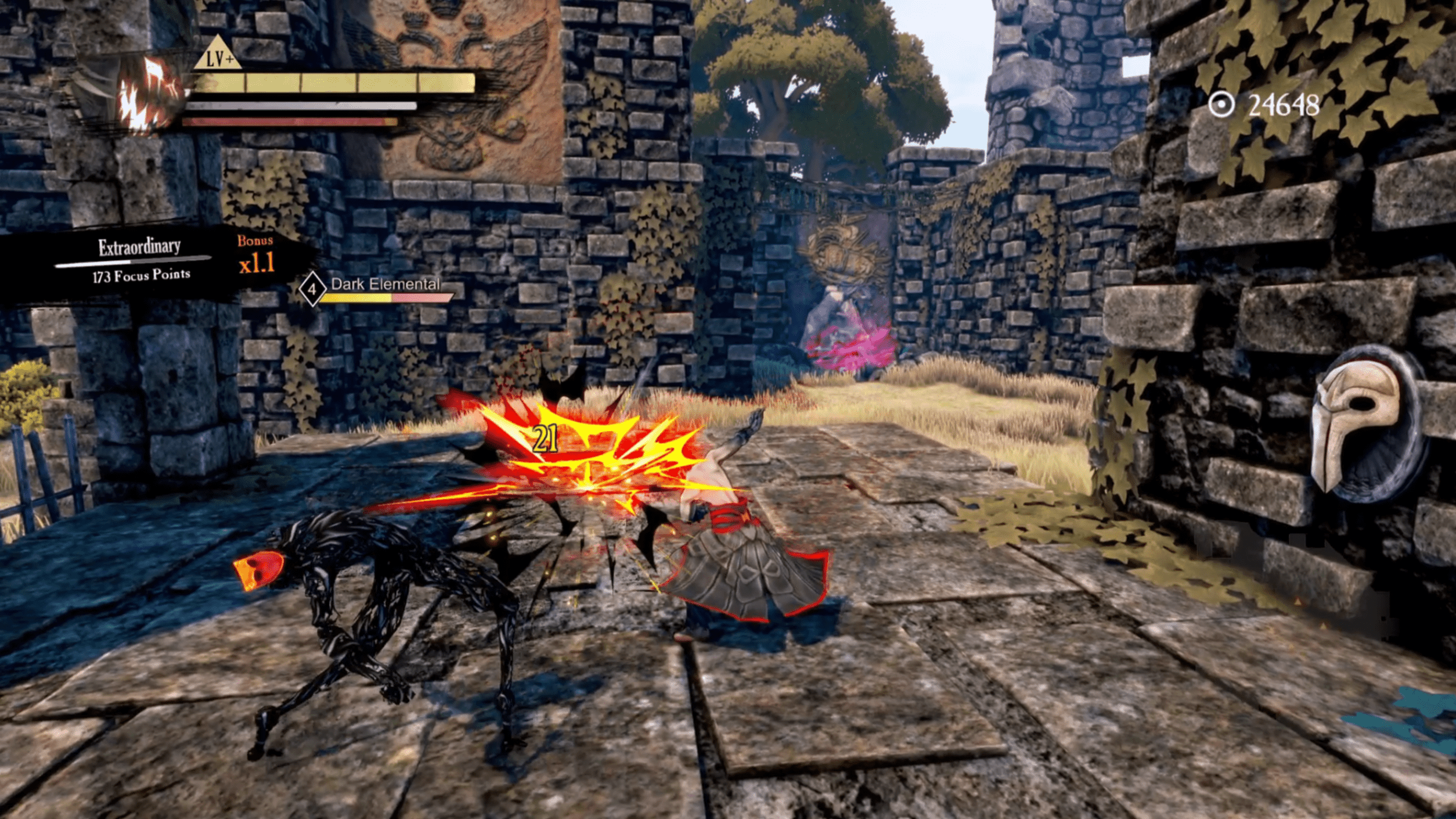Click the Dark Elemental level 4 diamond
Screen dimensions: 1456x819
(312, 289)
